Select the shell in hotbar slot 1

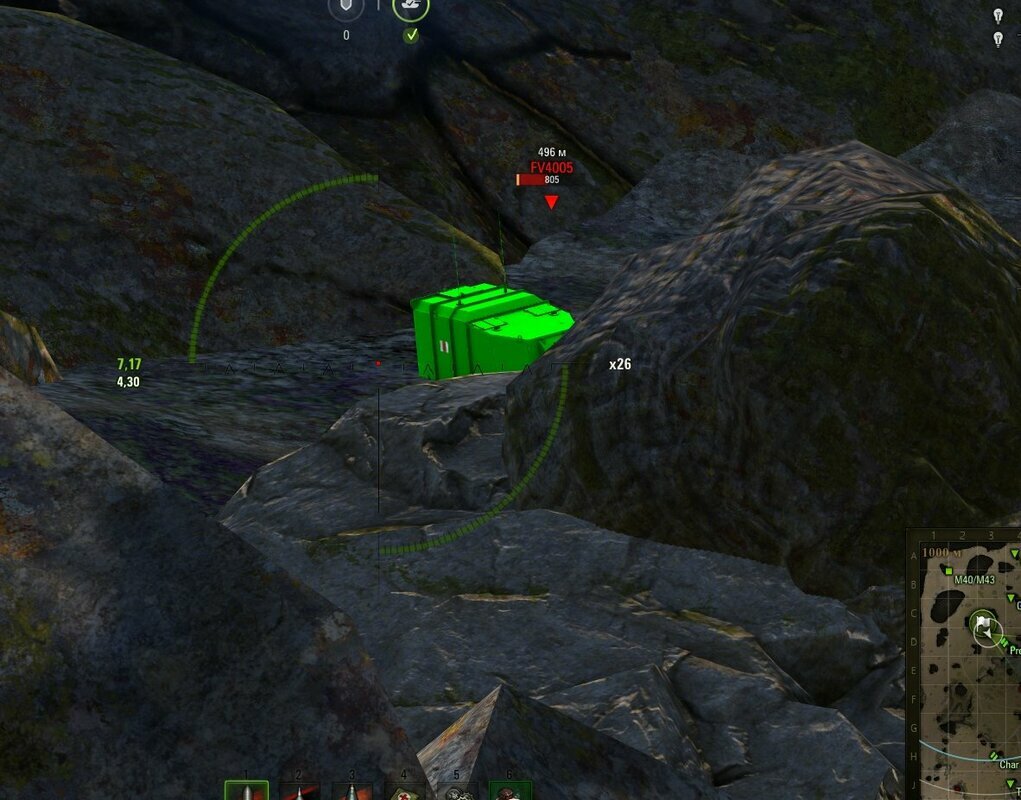pos(246,791)
